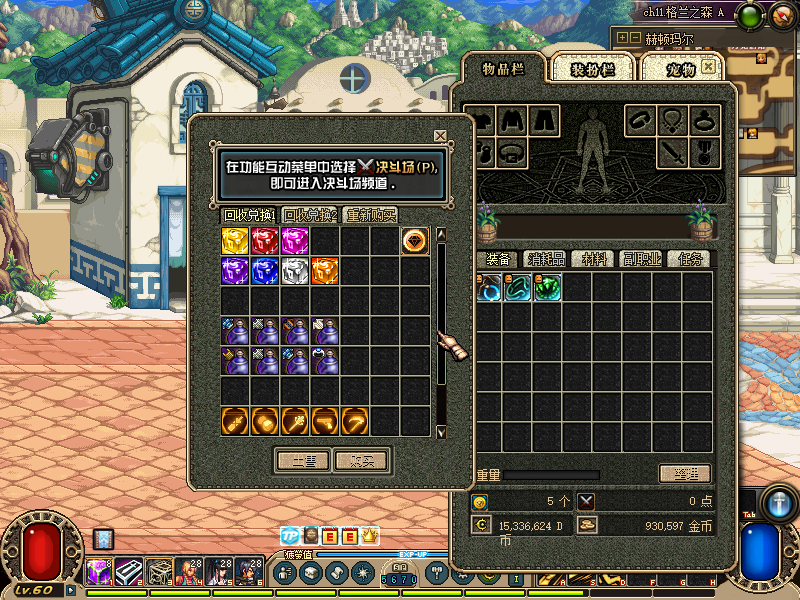Click the 出售 sell button
Viewport: 800px width, 600px height.
pyautogui.click(x=302, y=460)
